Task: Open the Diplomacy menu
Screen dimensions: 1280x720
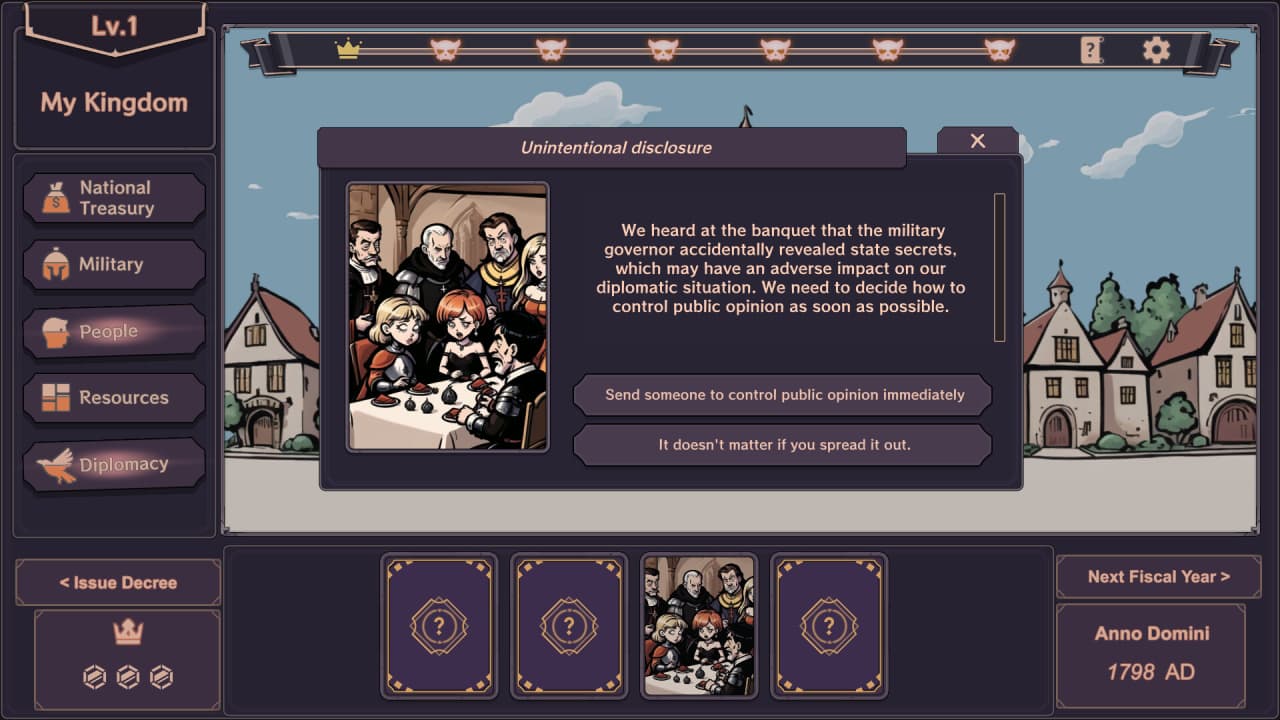Action: click(x=114, y=465)
